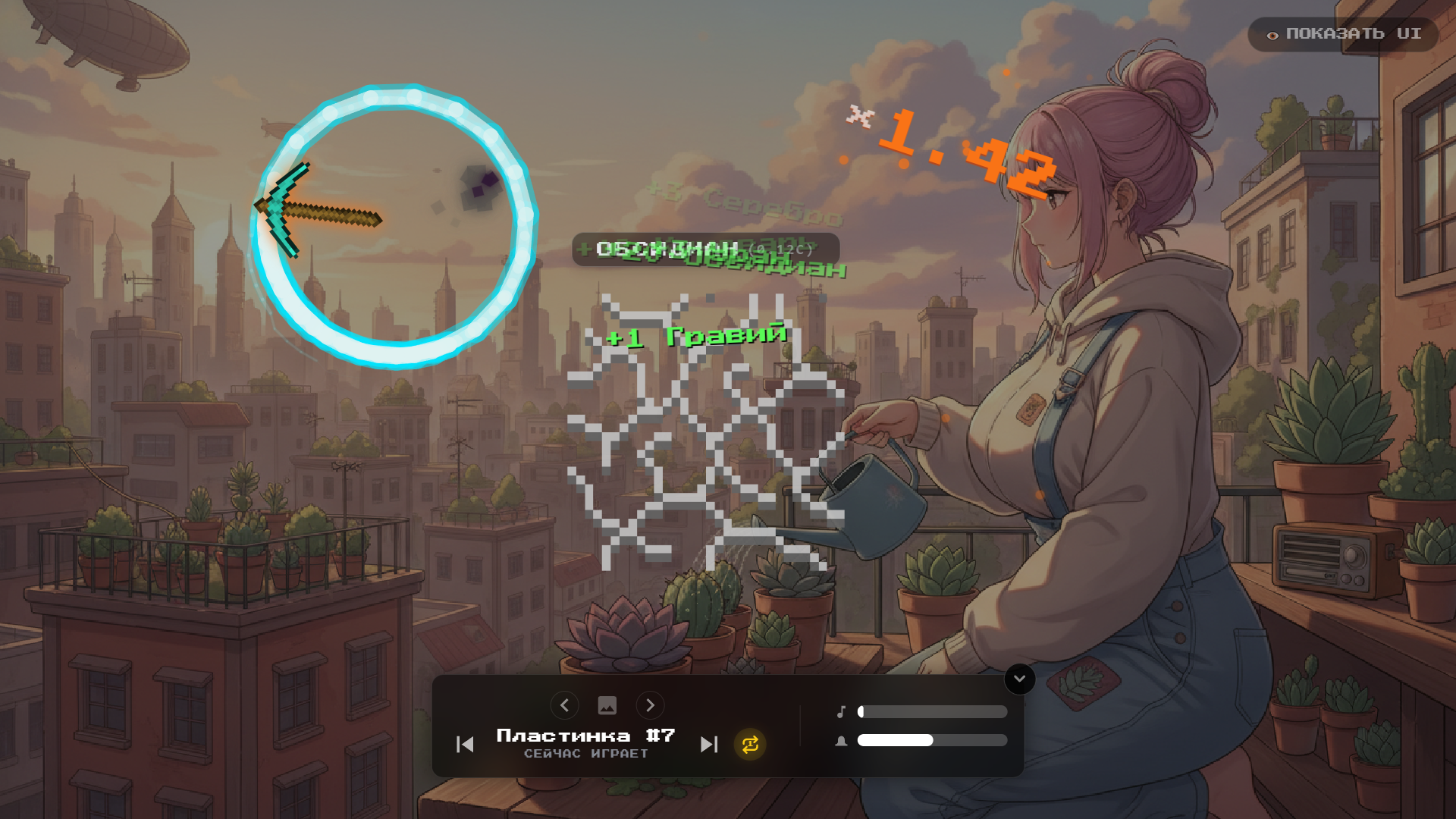Click the left chevron to change the background
The image size is (1456, 819).
564,705
